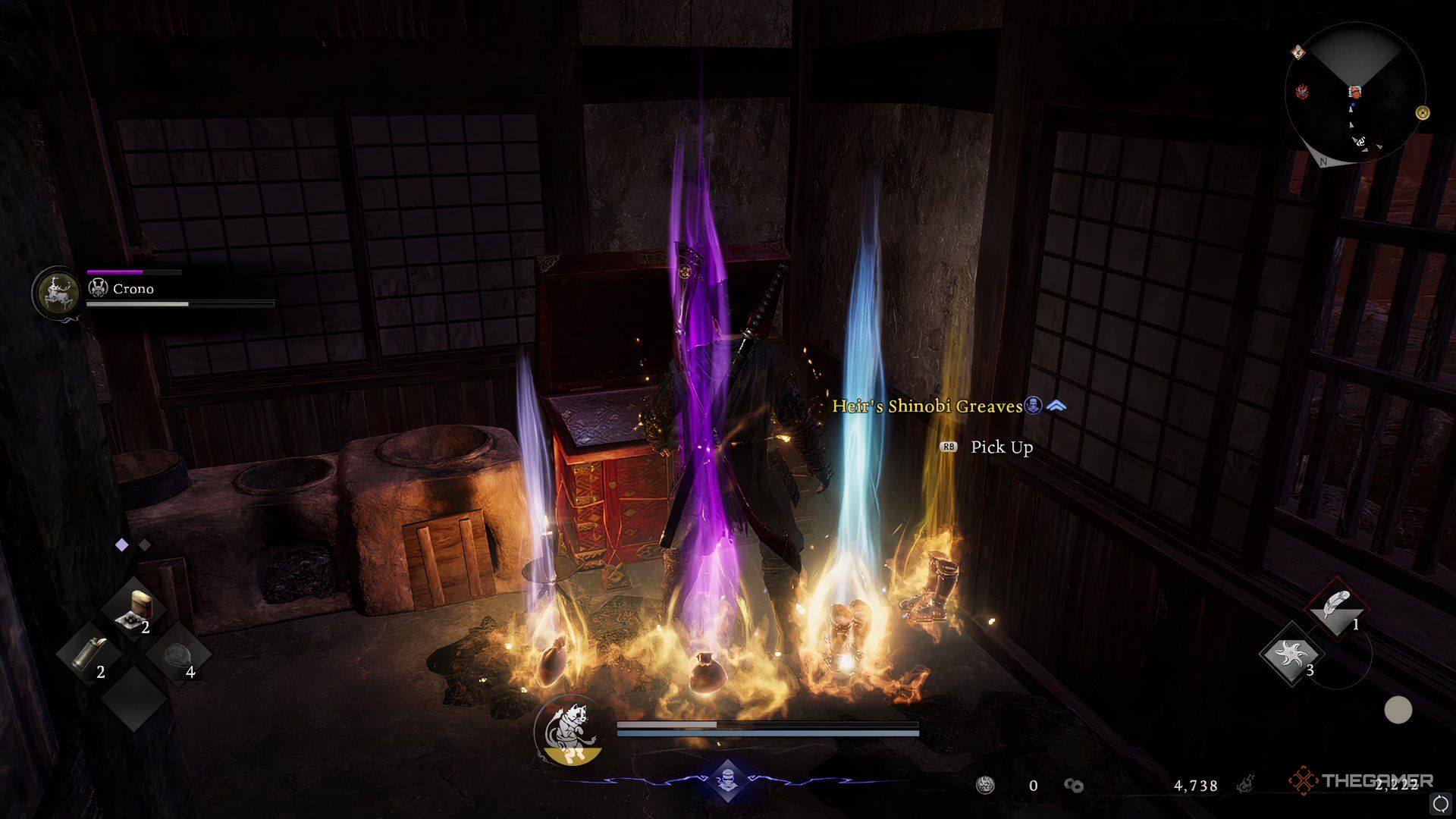This screenshot has width=1456, height=819.
Task: Click the cat guardian spirit icon
Action: click(567, 730)
